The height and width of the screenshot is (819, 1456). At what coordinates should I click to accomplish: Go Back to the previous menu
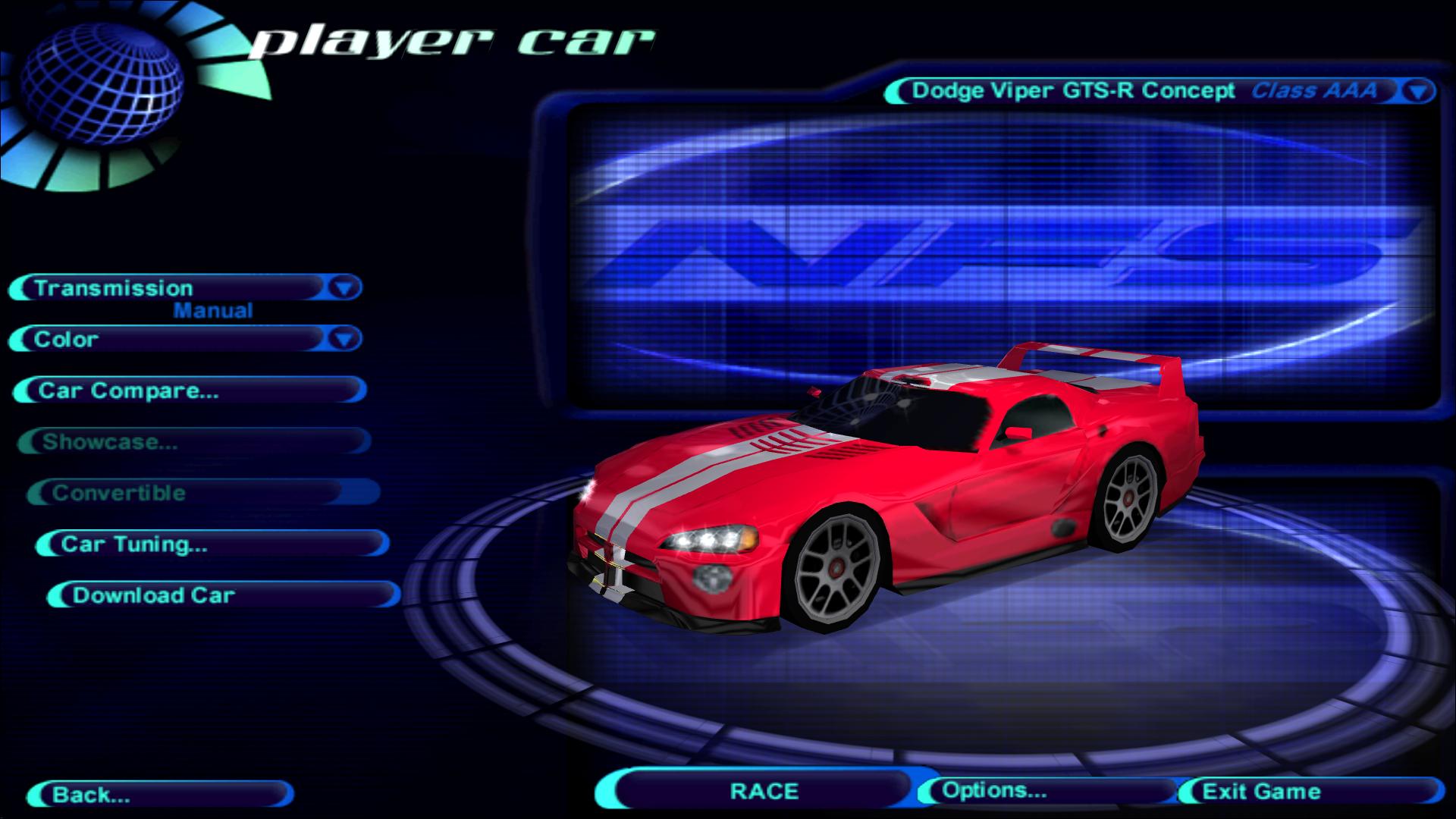pos(159,795)
